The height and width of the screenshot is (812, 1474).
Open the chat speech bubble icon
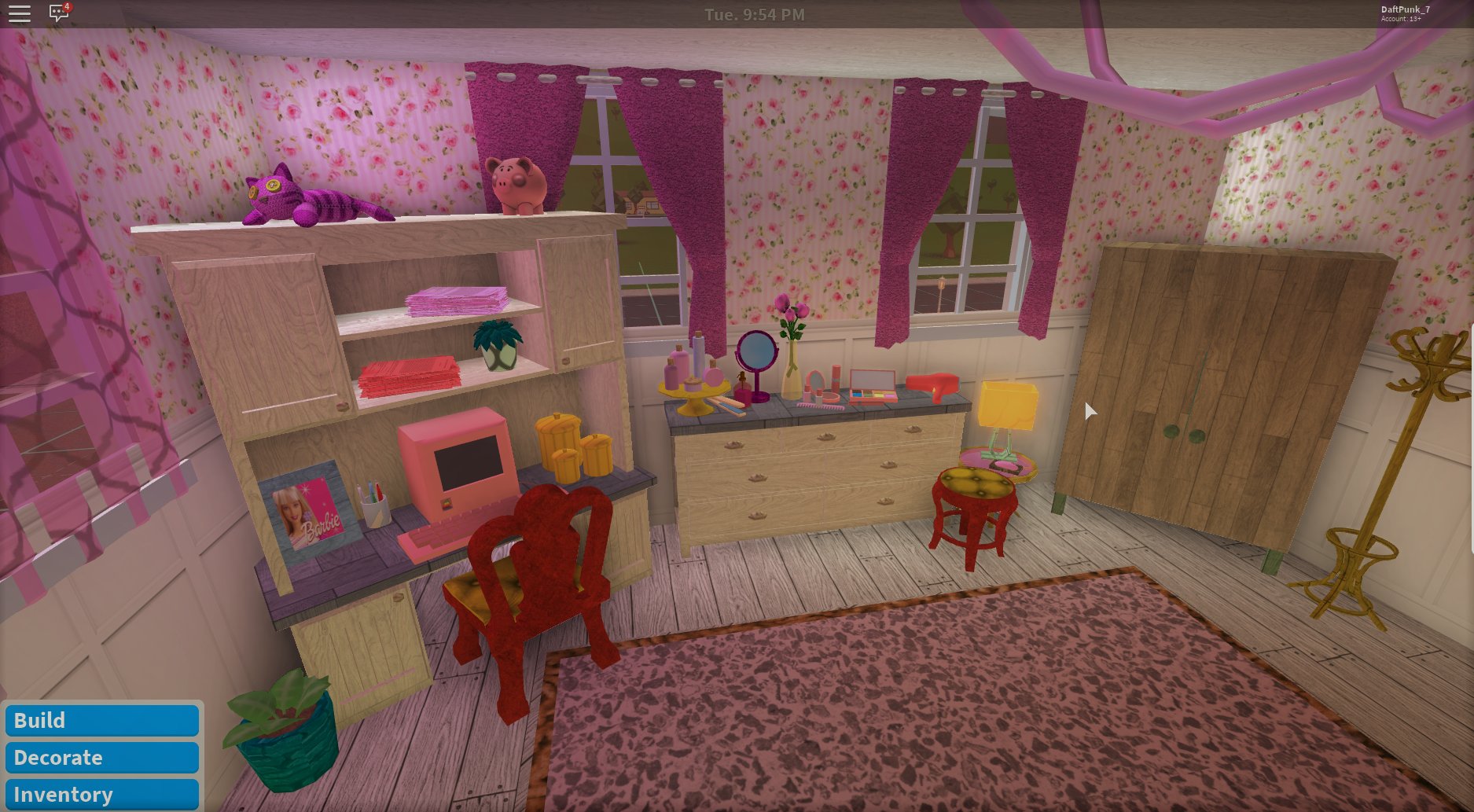[58, 13]
